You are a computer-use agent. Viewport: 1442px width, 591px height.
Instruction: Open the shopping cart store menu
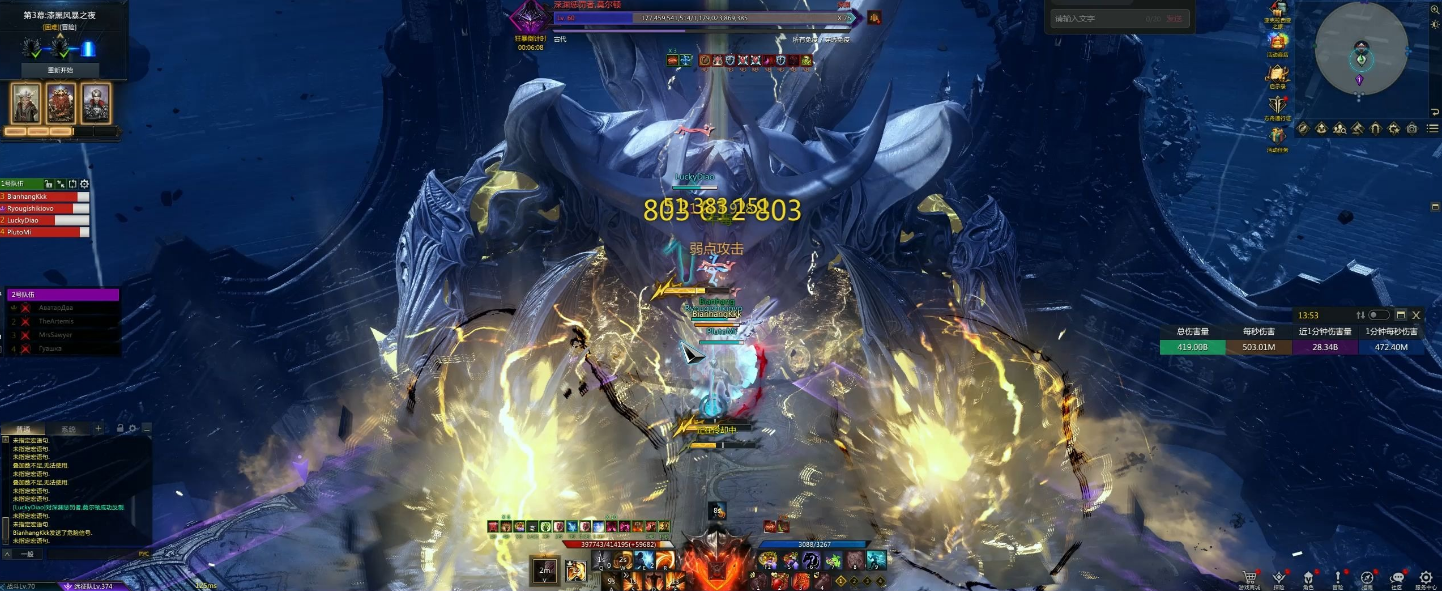(1250, 577)
